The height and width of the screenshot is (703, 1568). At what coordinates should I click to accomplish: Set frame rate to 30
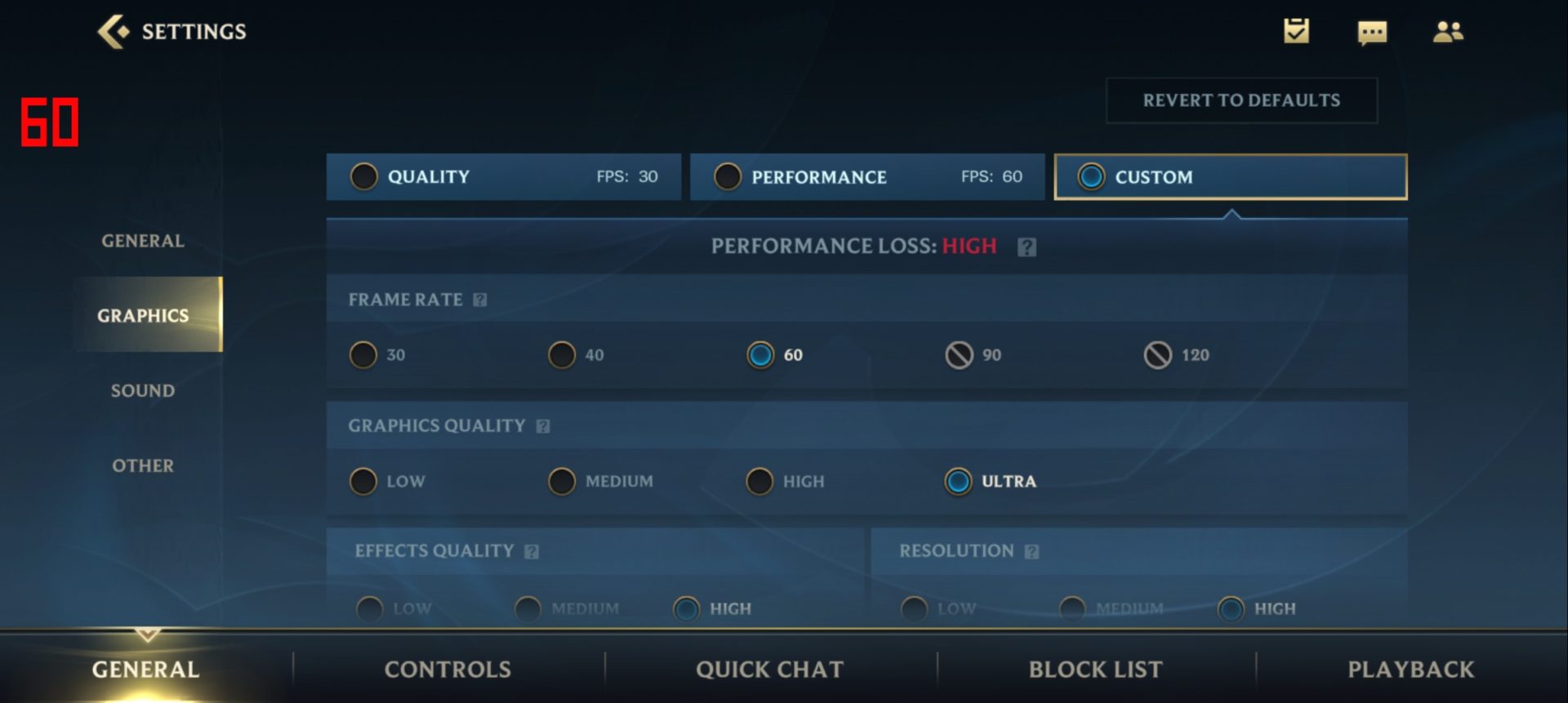point(364,355)
